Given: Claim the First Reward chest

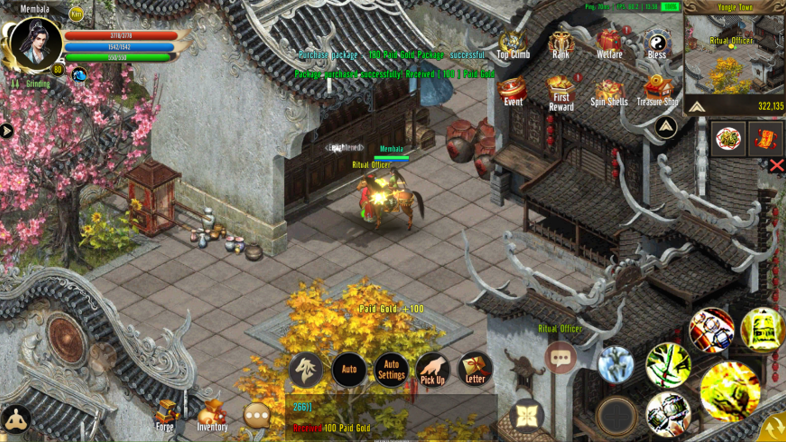Looking at the screenshot, I should (561, 90).
